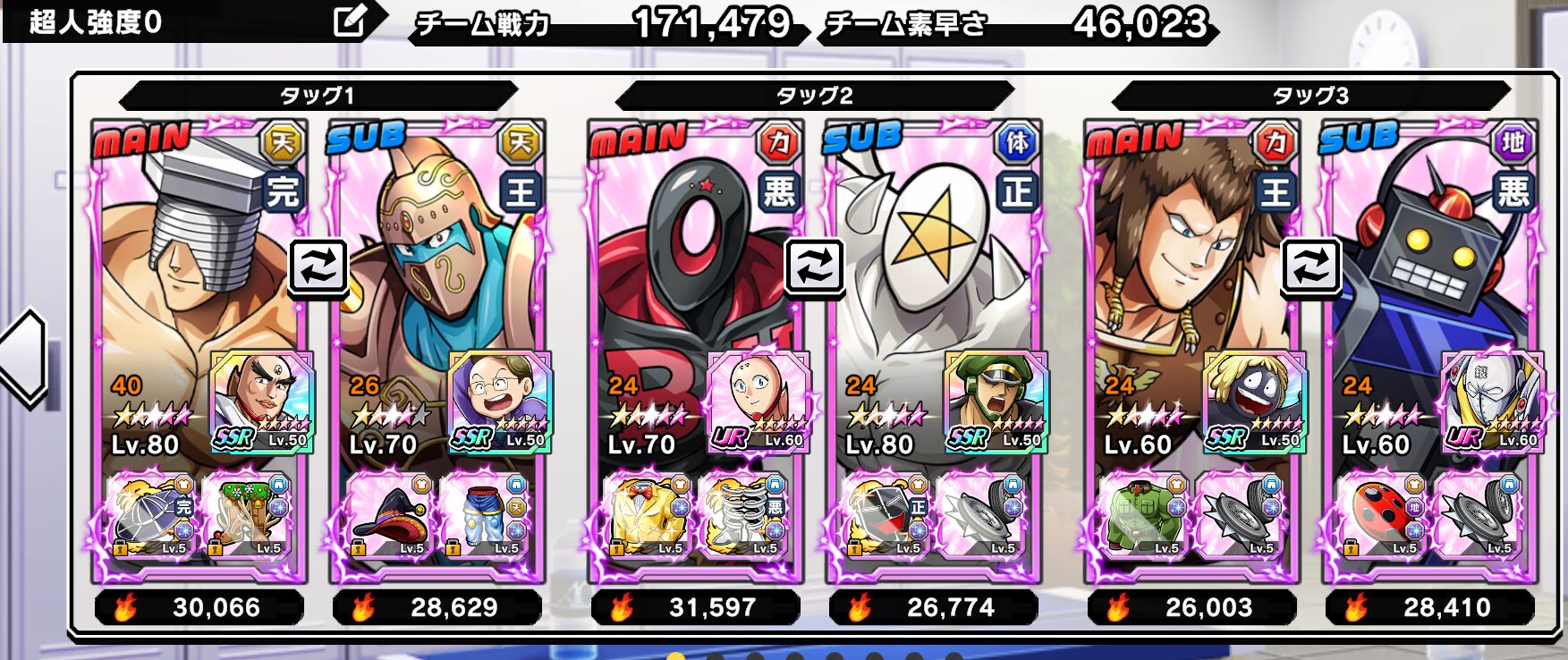The height and width of the screenshot is (660, 1568).
Task: Swap main and sub in タッグ3
Action: [1310, 266]
